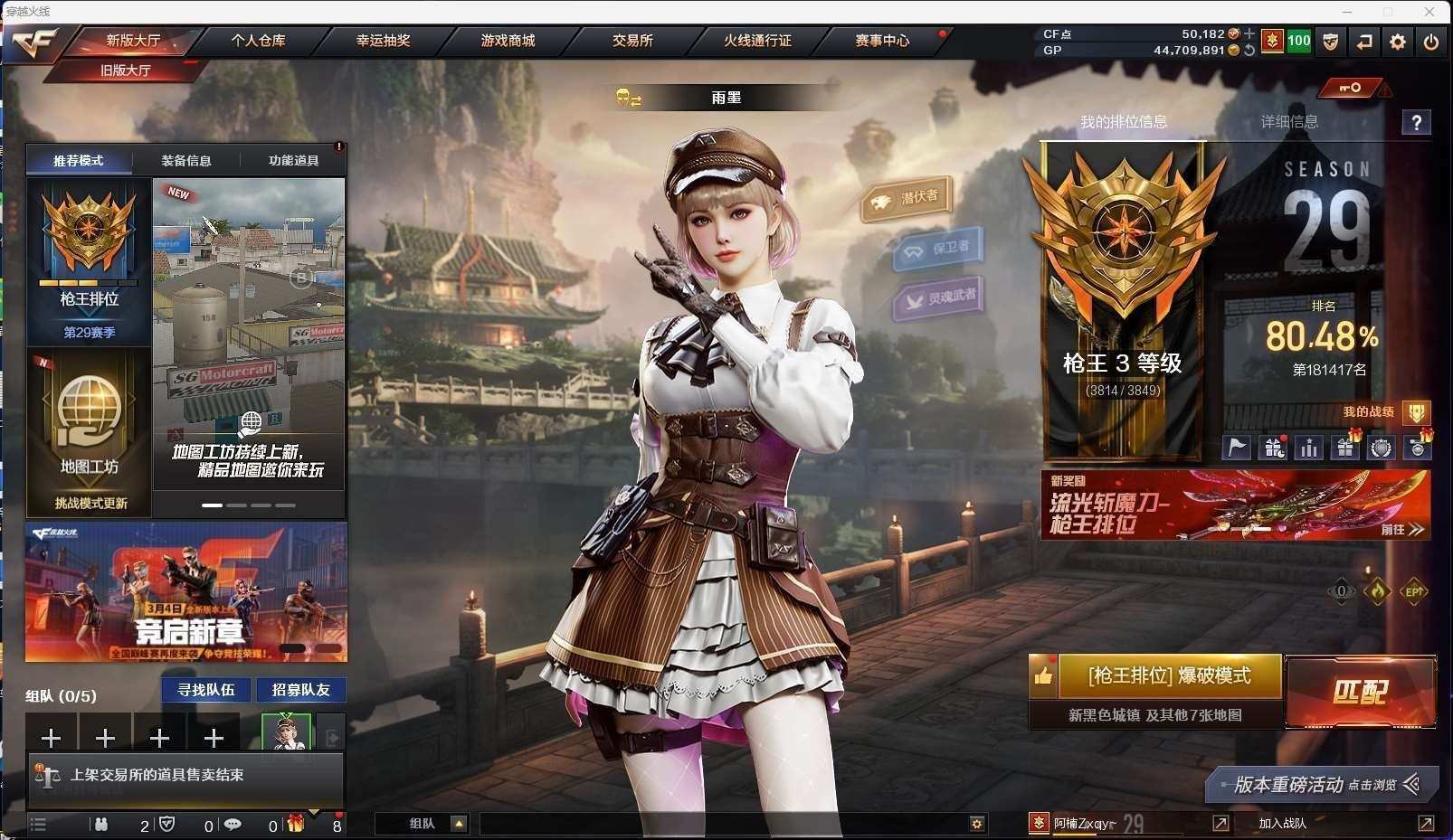The image size is (1453, 840).
Task: Click the 寻找队伍 find team button
Action: click(x=206, y=690)
